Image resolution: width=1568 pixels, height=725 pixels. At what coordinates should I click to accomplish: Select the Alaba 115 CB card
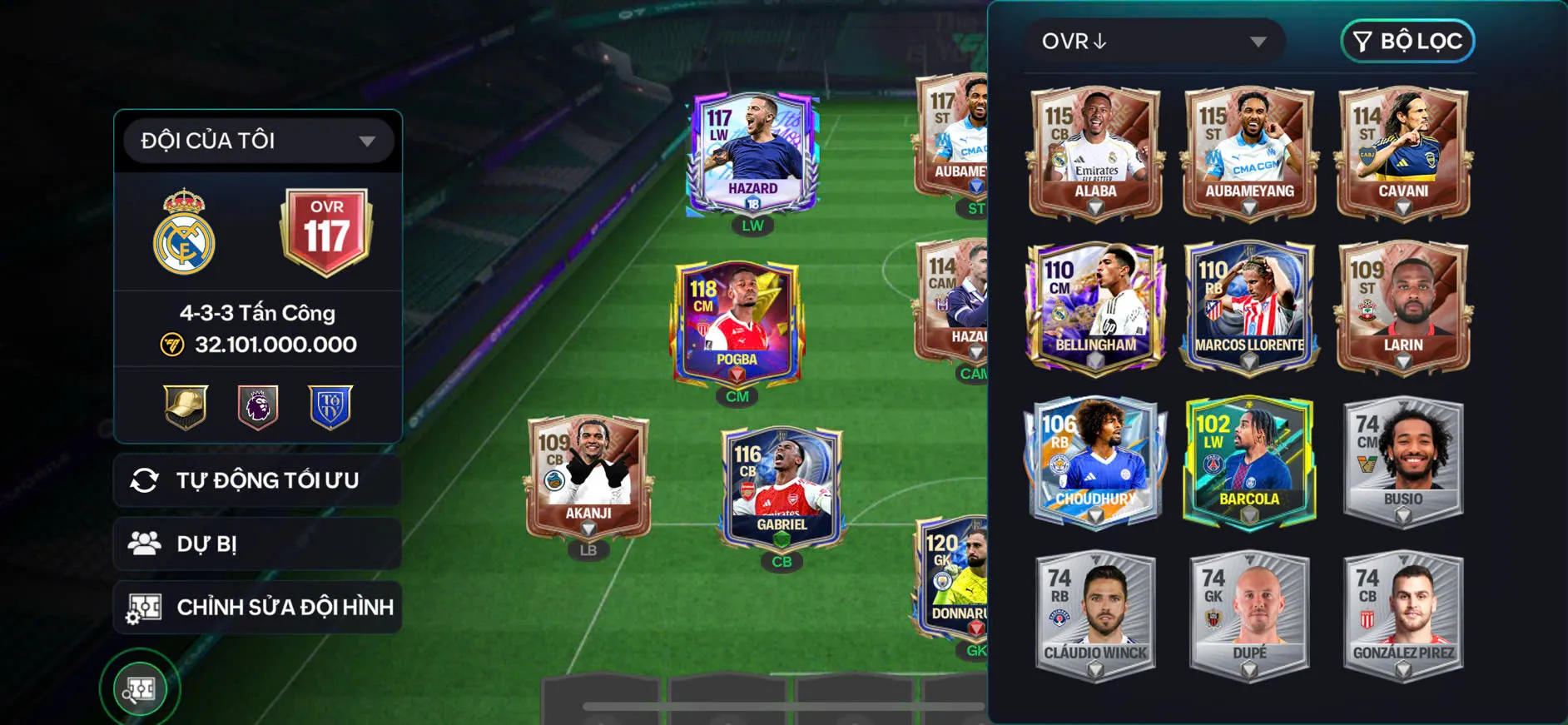1095,152
